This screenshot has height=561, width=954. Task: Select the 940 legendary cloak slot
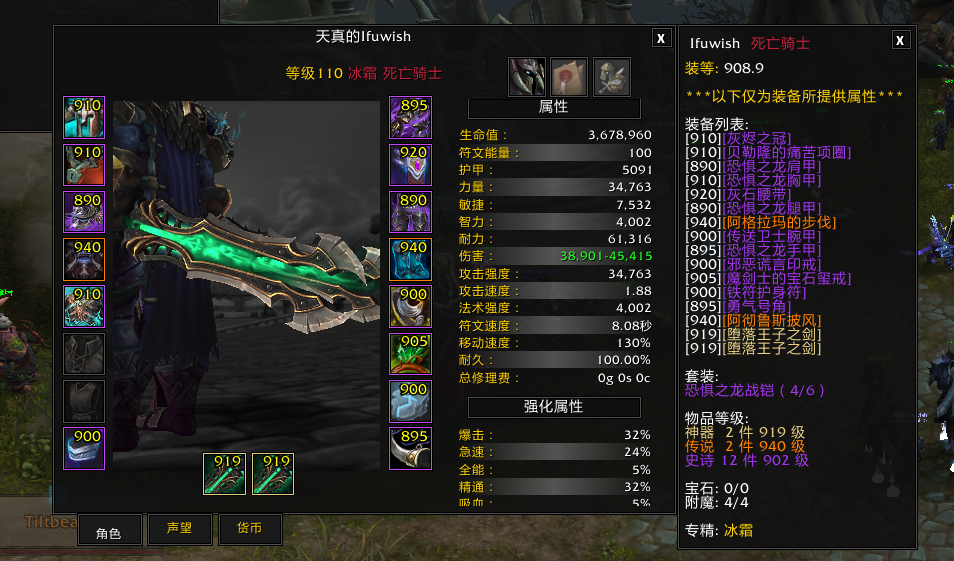coord(84,260)
